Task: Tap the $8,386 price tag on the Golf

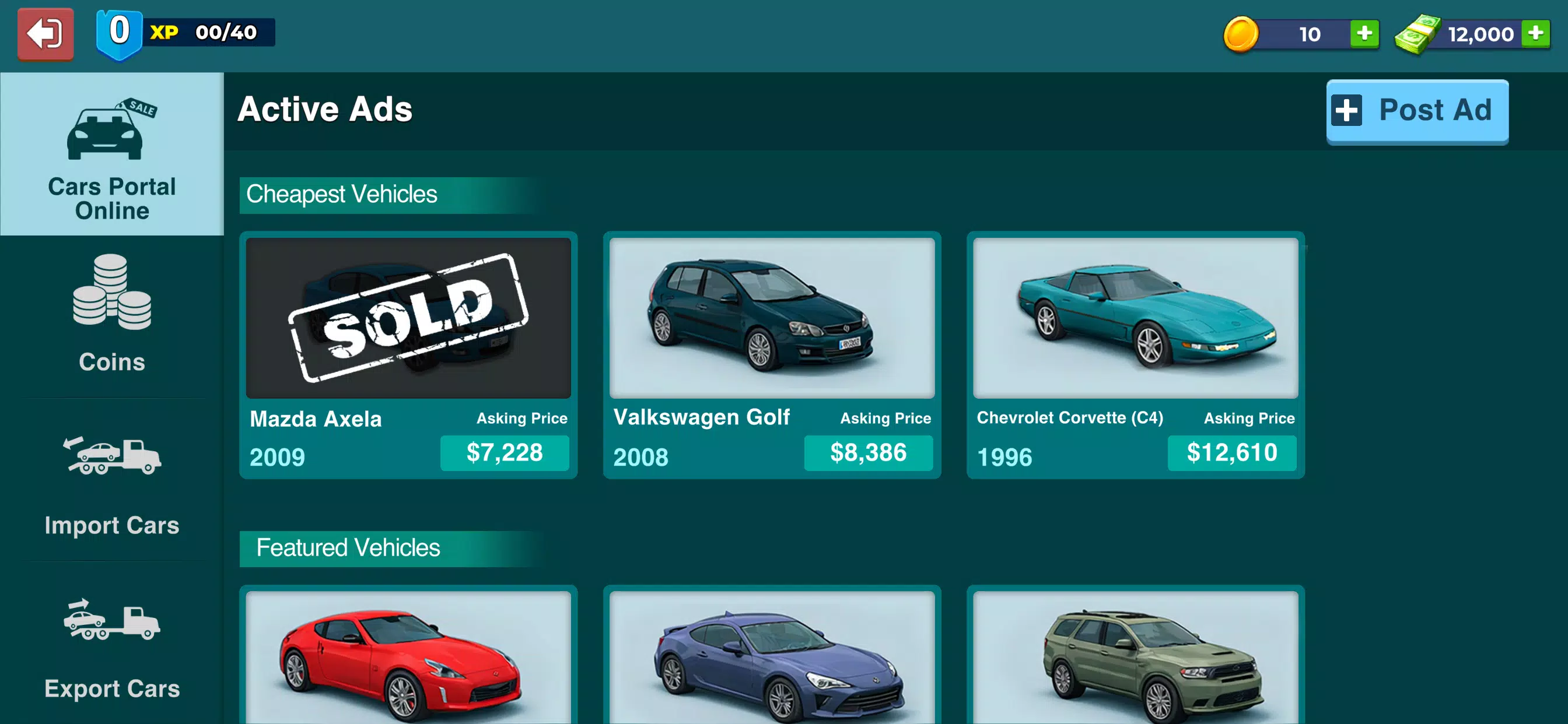Action: tap(869, 453)
